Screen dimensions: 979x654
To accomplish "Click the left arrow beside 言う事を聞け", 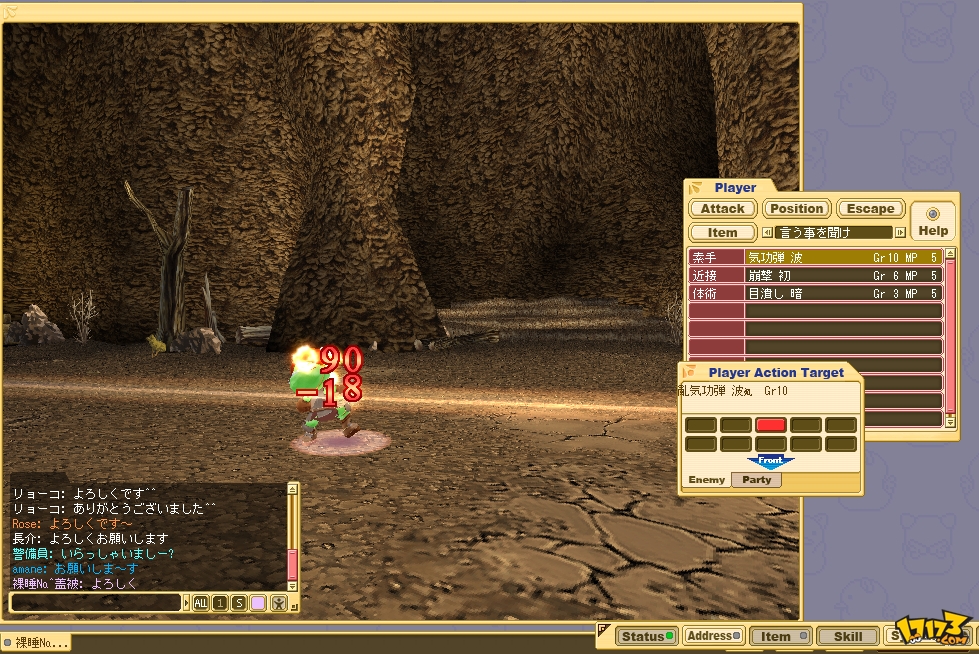I will pos(767,232).
